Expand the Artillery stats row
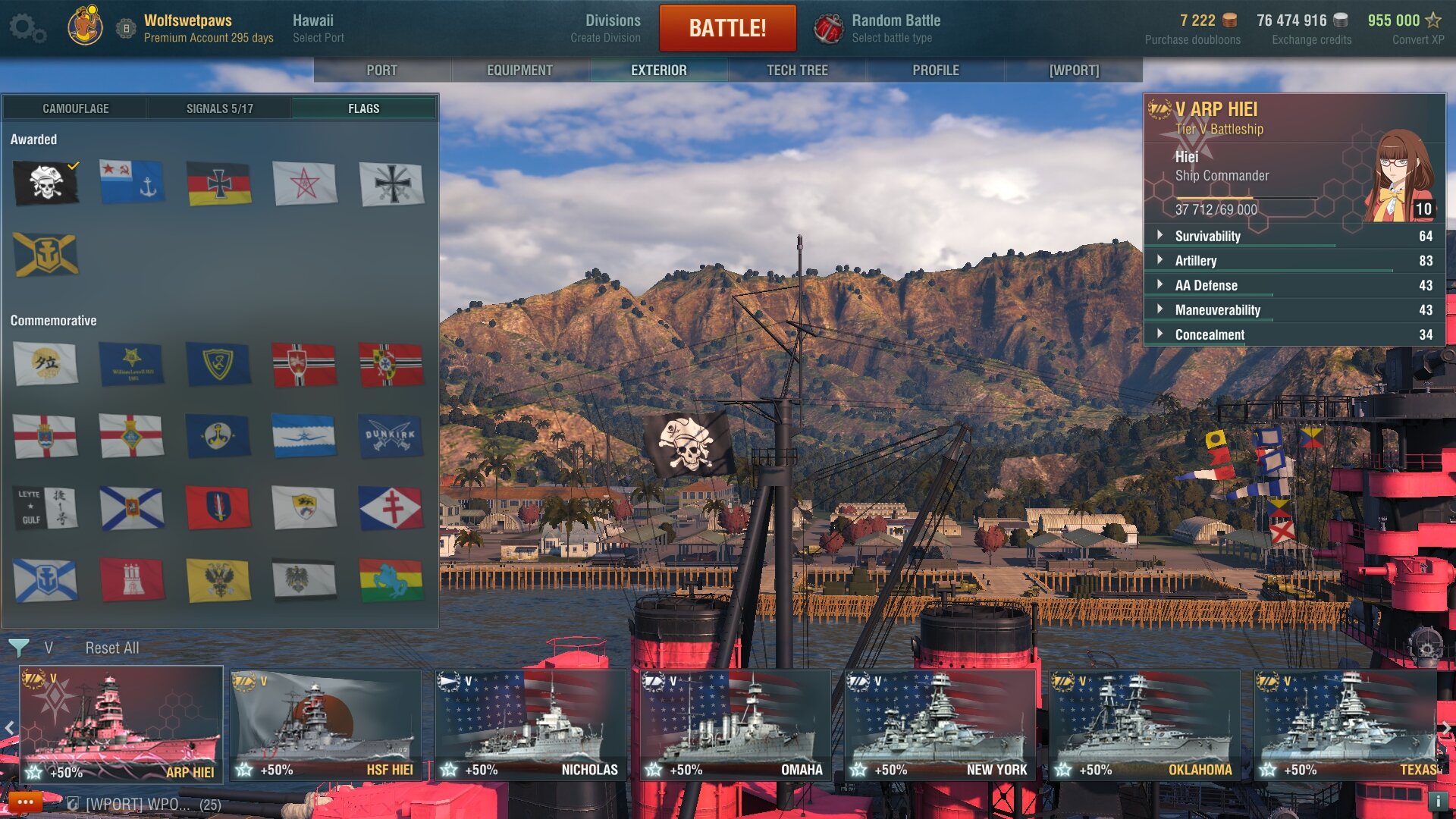Image resolution: width=1456 pixels, height=819 pixels. pyautogui.click(x=1196, y=260)
